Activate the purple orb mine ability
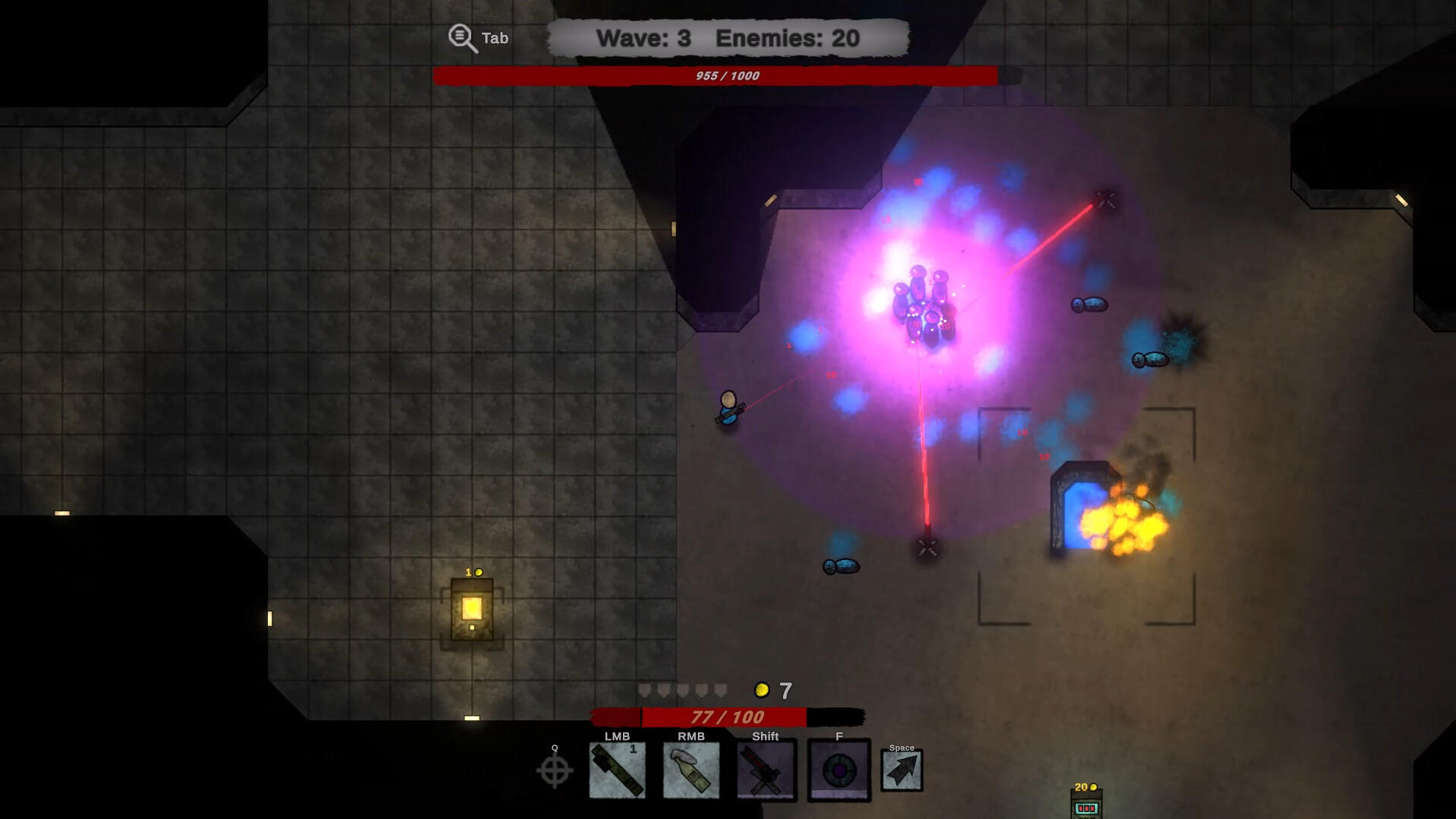Screen dimensions: 1456x819 point(838,770)
